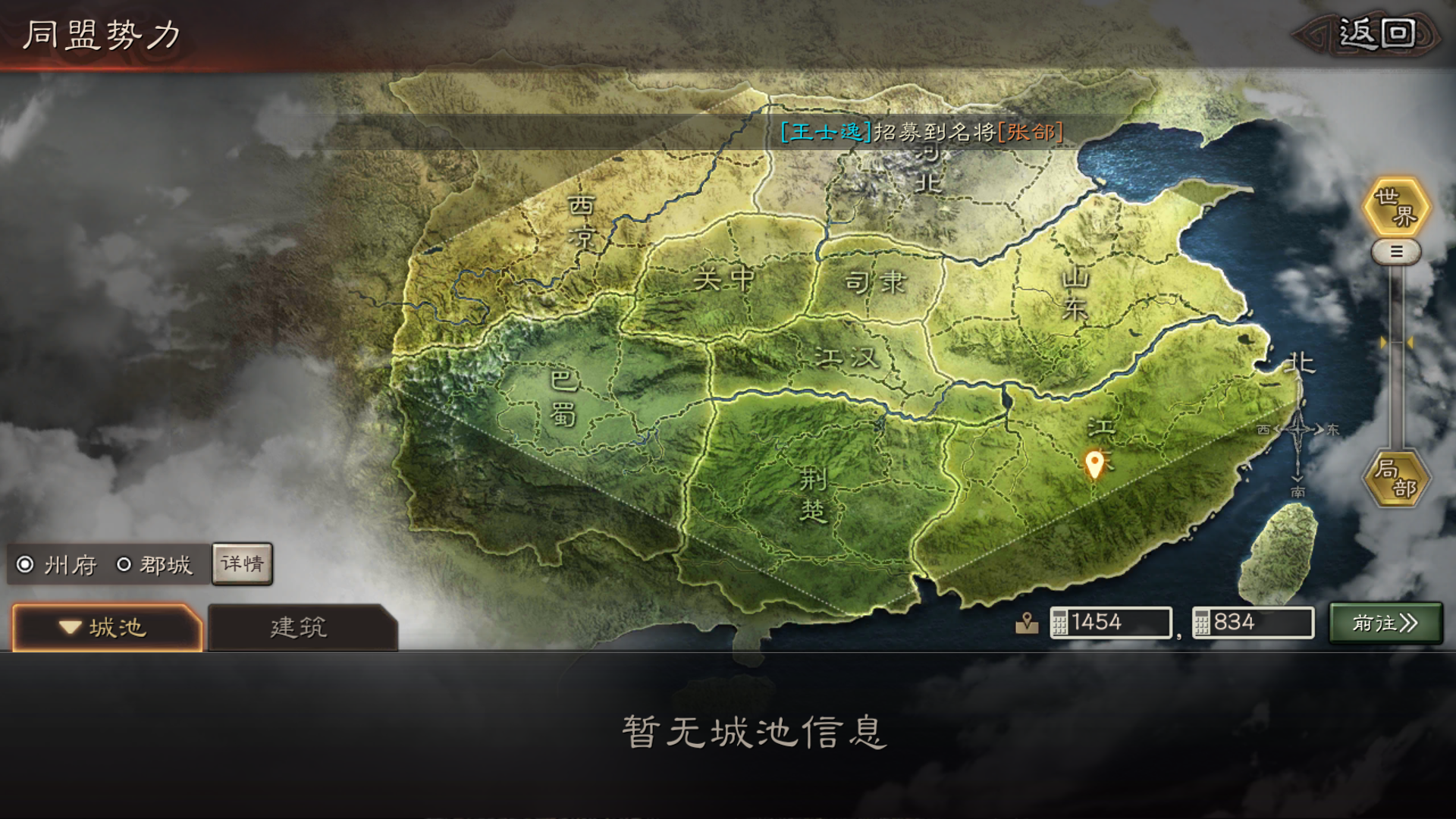Screen dimensions: 1456x819
Task: Switch to 世界 world map view
Action: point(1396,207)
